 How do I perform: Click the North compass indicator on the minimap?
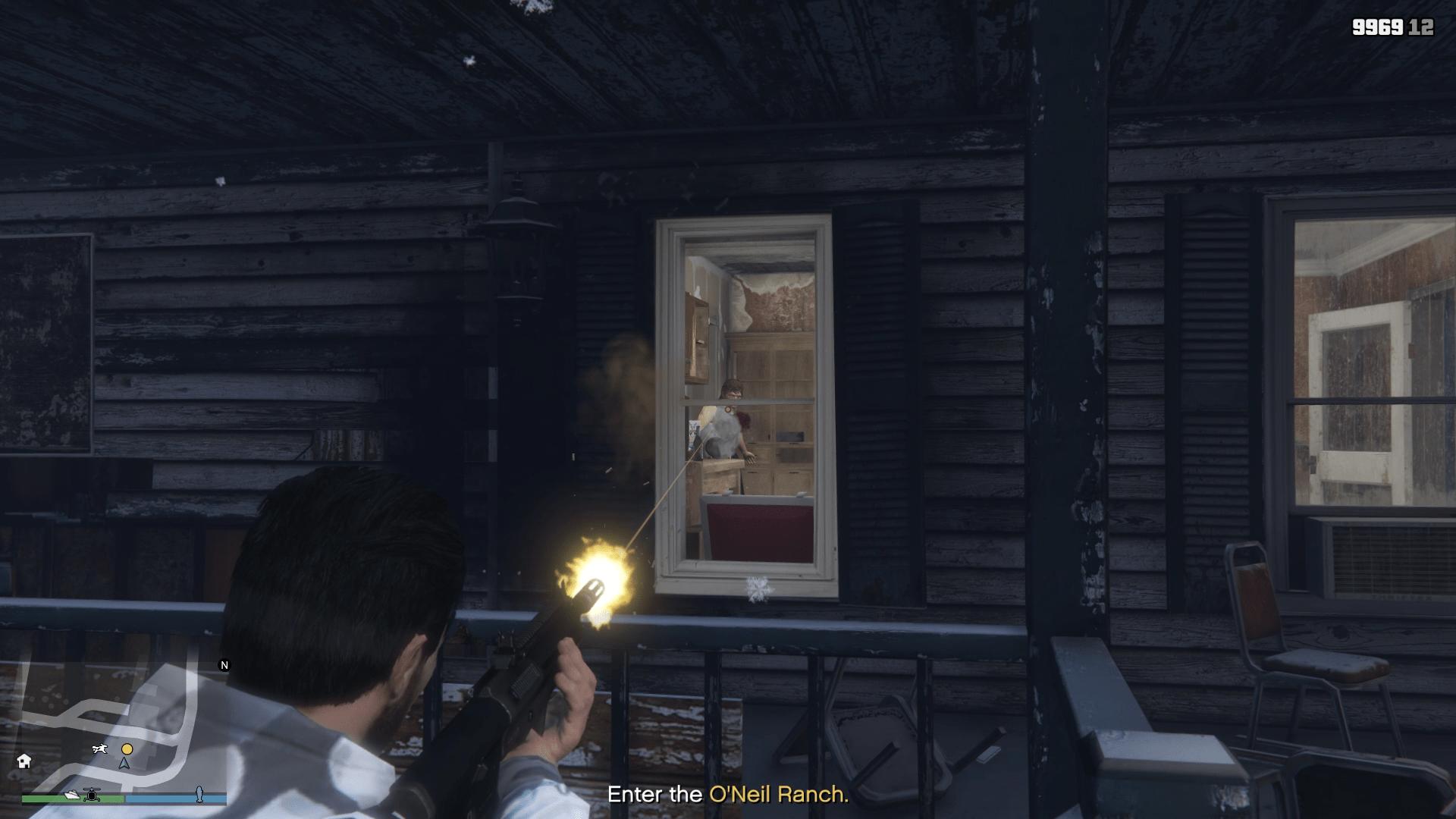click(x=224, y=664)
